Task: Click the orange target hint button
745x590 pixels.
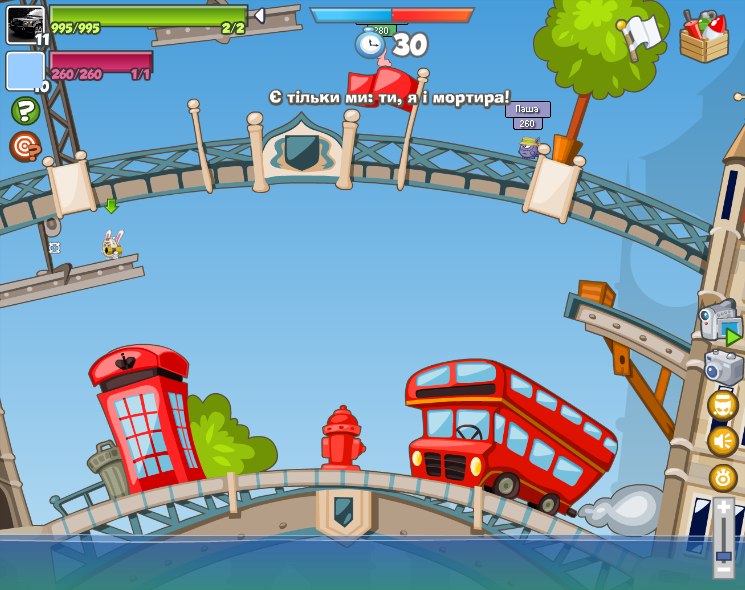Action: coord(24,146)
